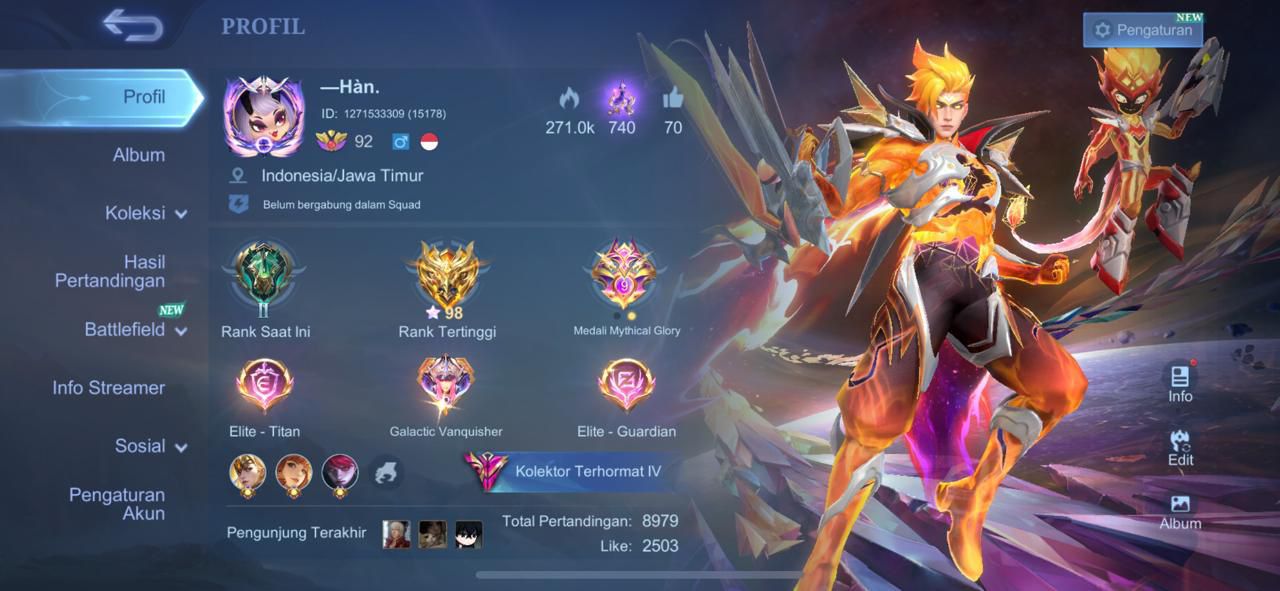Give a like with thumbs-up icon

click(672, 98)
